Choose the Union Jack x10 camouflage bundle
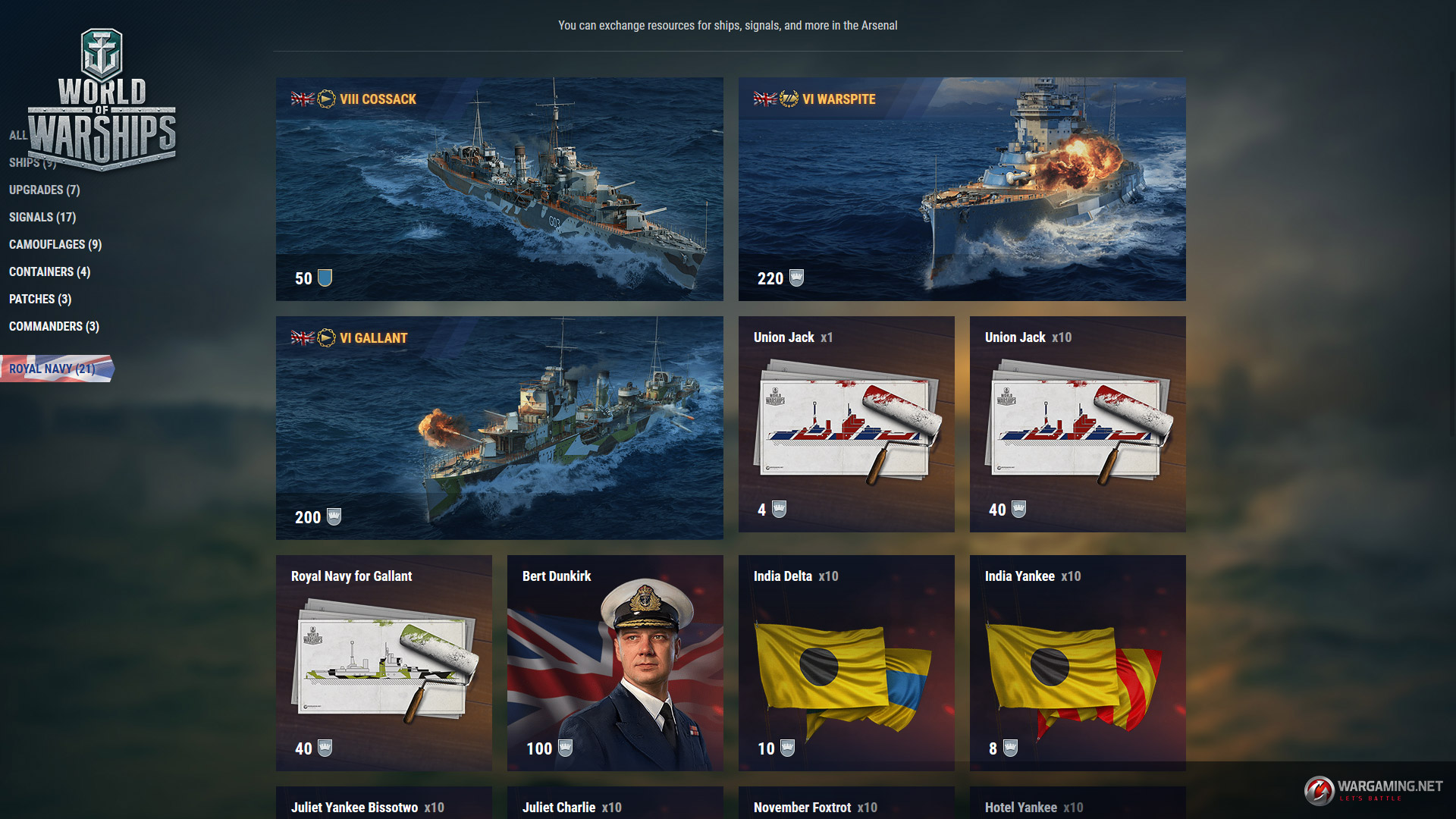The image size is (1456, 819). (x=1077, y=424)
